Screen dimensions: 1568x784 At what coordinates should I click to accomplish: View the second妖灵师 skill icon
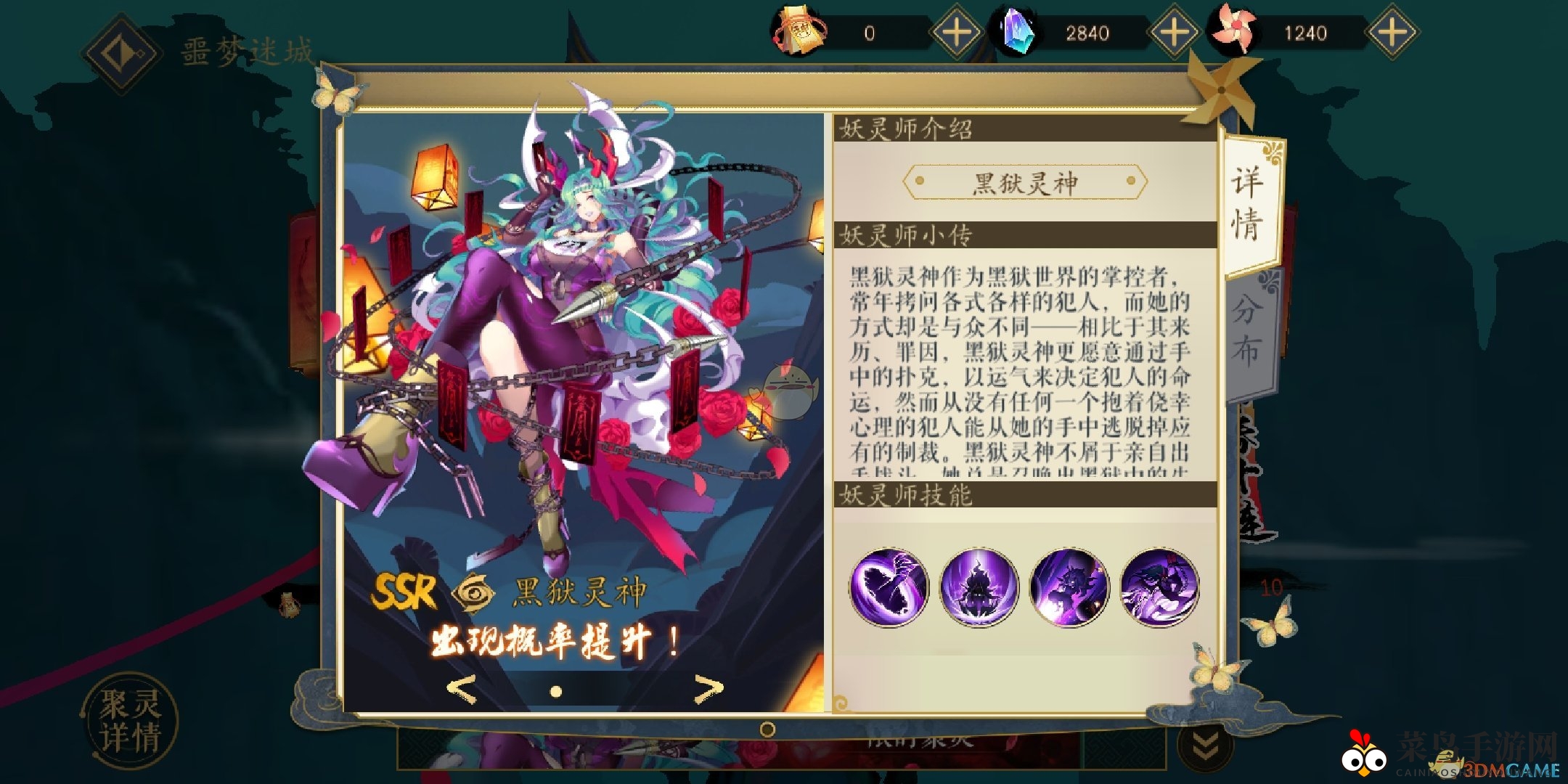(981, 587)
